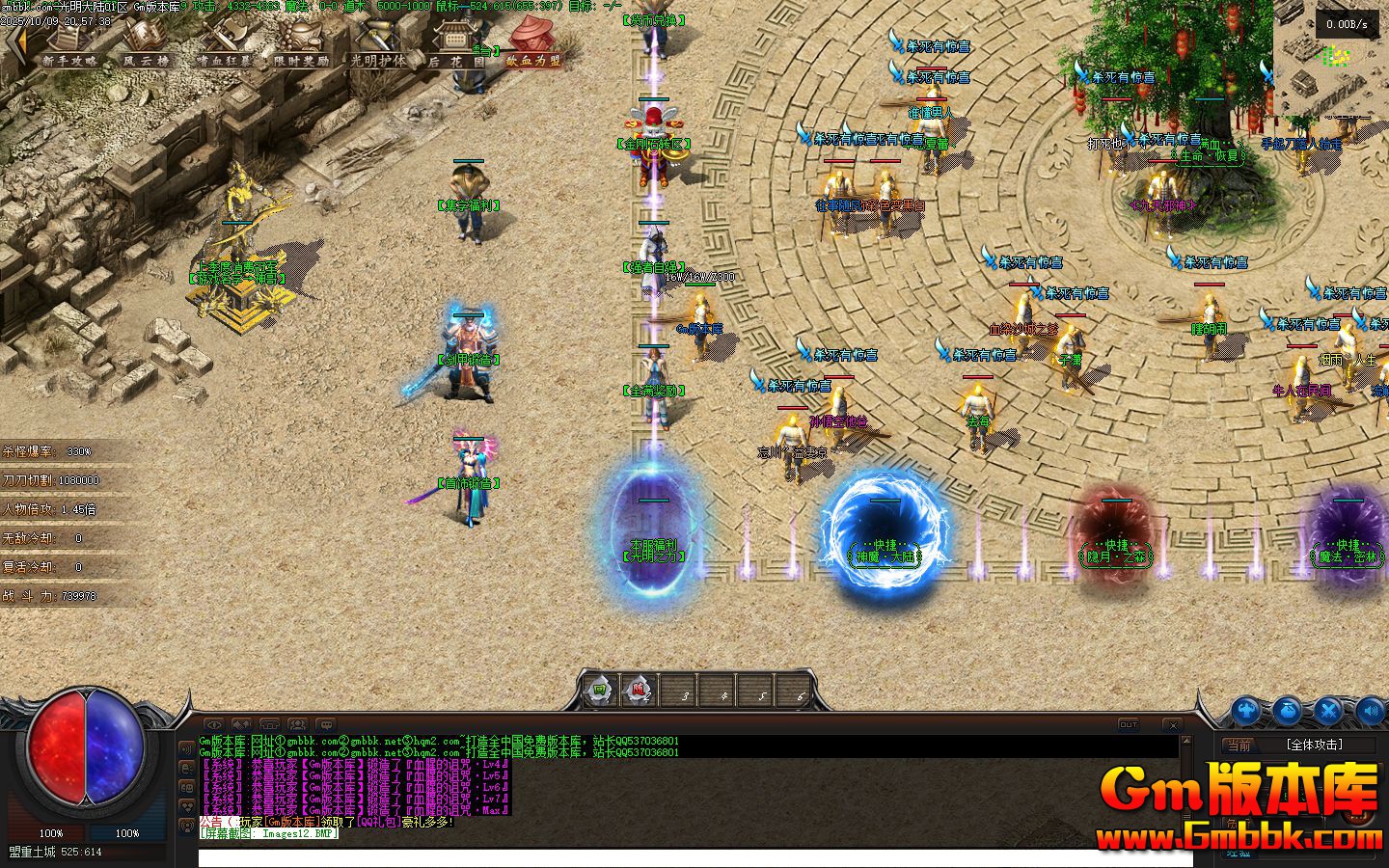Open the crossed-swords skills icon
The height and width of the screenshot is (868, 1389).
pyautogui.click(x=1328, y=712)
